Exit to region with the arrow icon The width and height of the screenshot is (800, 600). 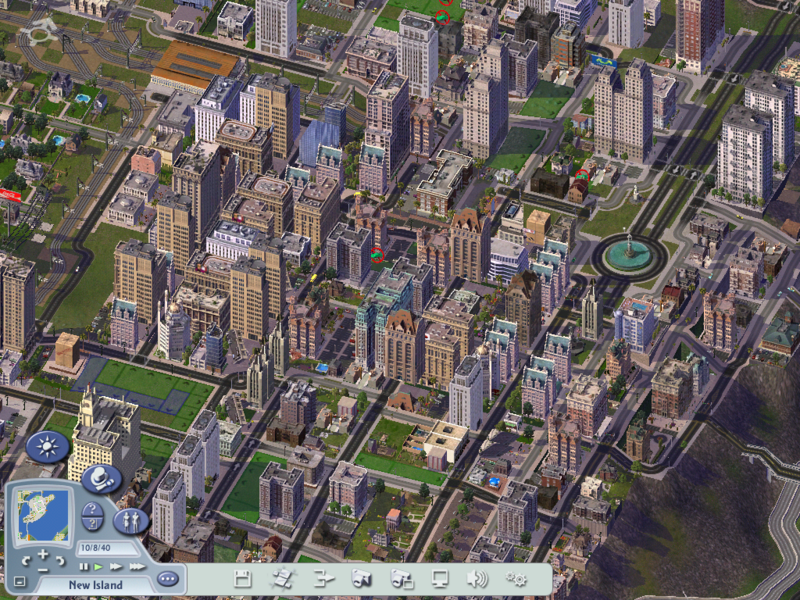coord(322,578)
